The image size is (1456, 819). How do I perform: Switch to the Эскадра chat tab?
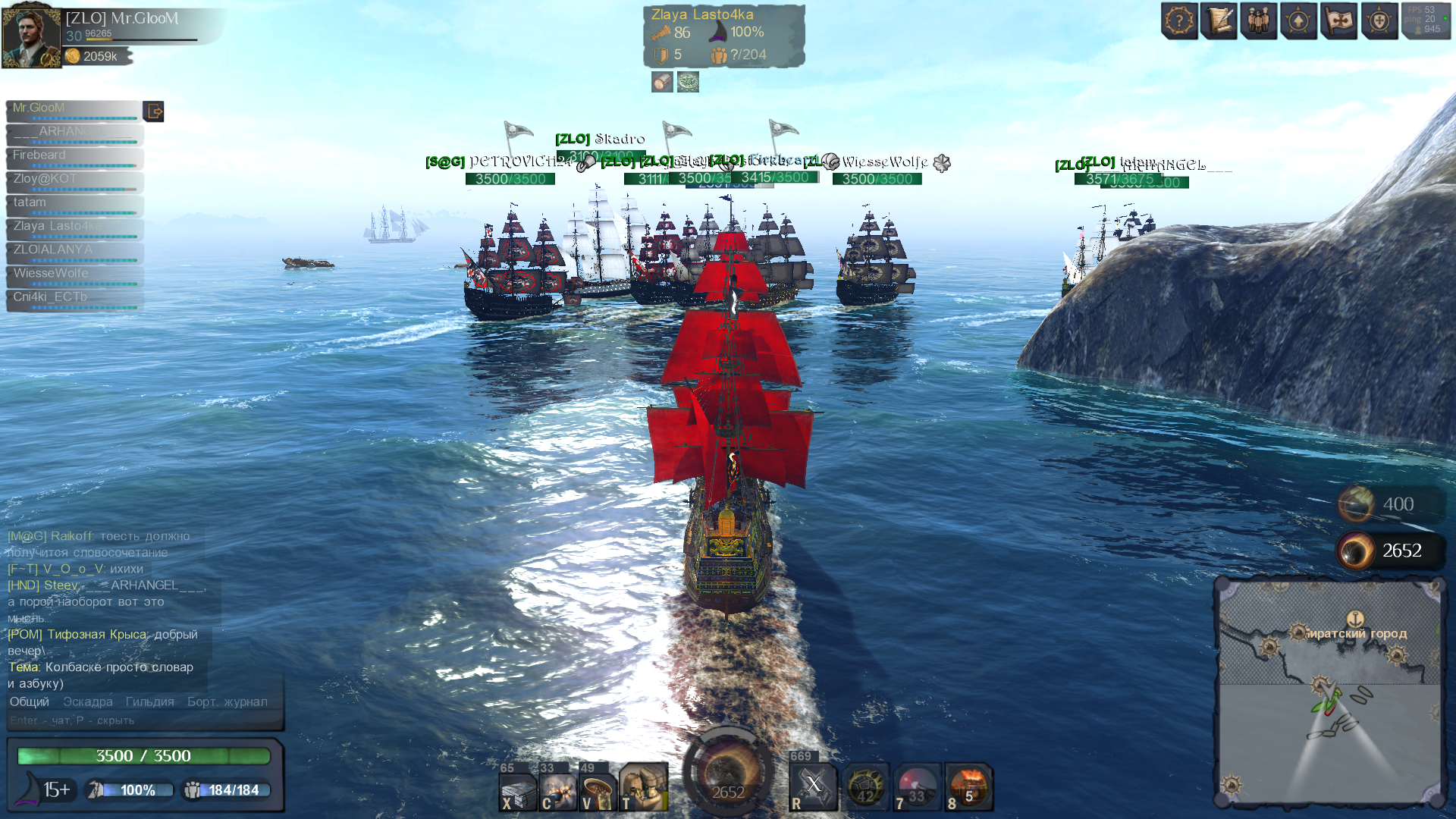point(88,702)
